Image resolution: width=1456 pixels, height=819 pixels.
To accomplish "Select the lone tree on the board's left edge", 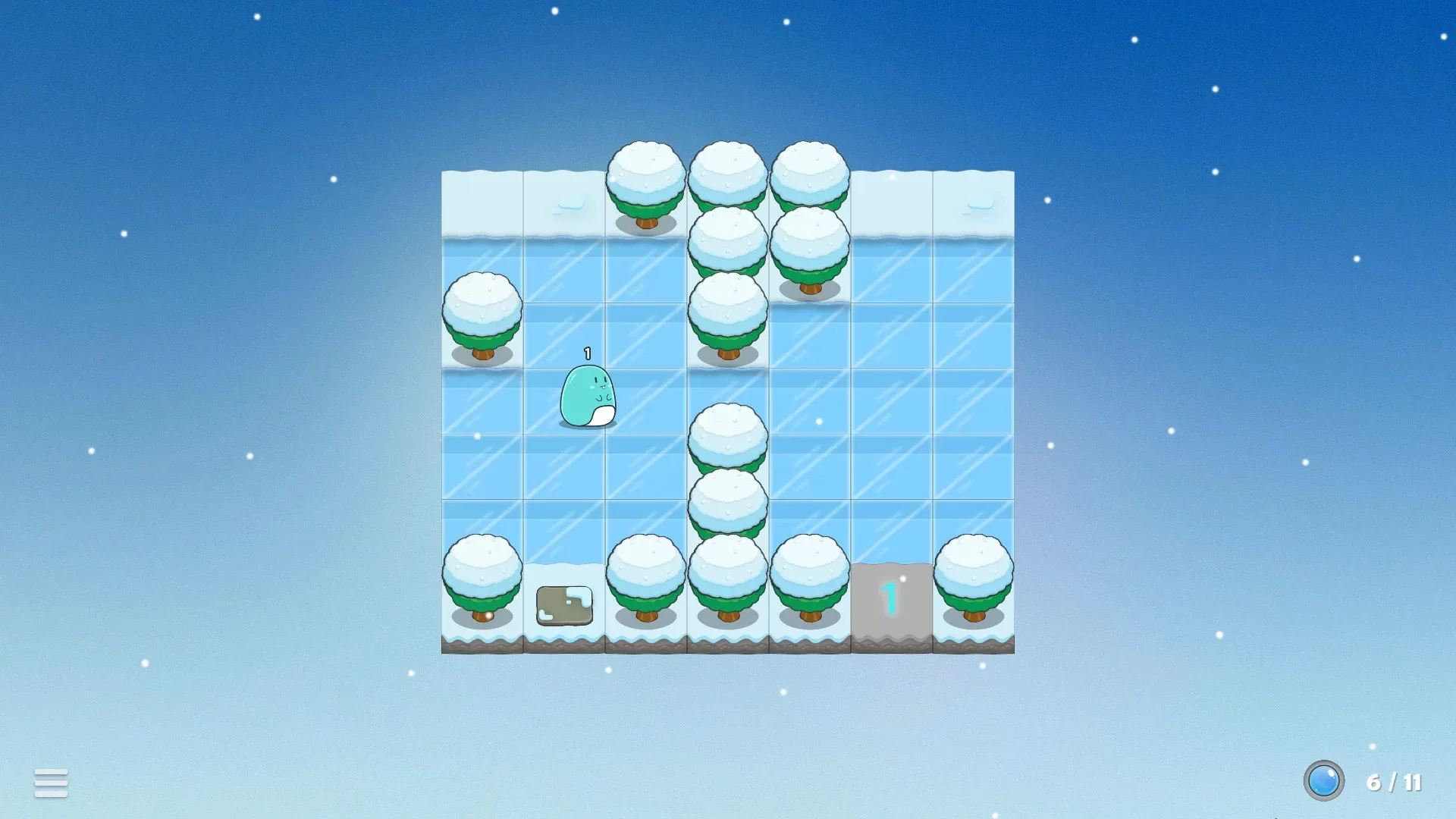I will pos(484,318).
